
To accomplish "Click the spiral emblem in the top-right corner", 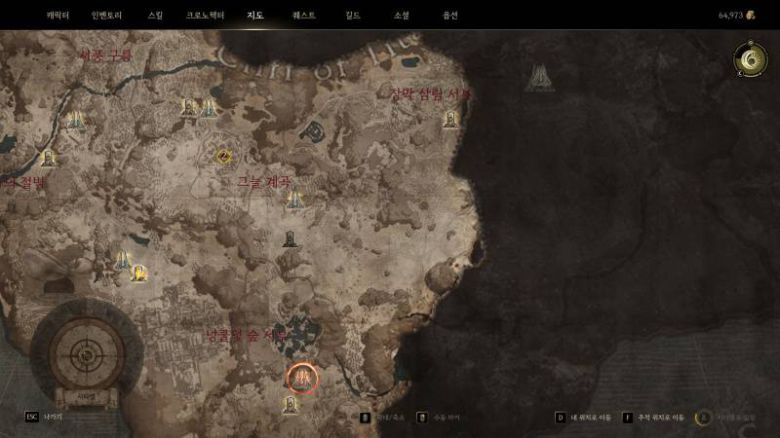I will point(748,61).
